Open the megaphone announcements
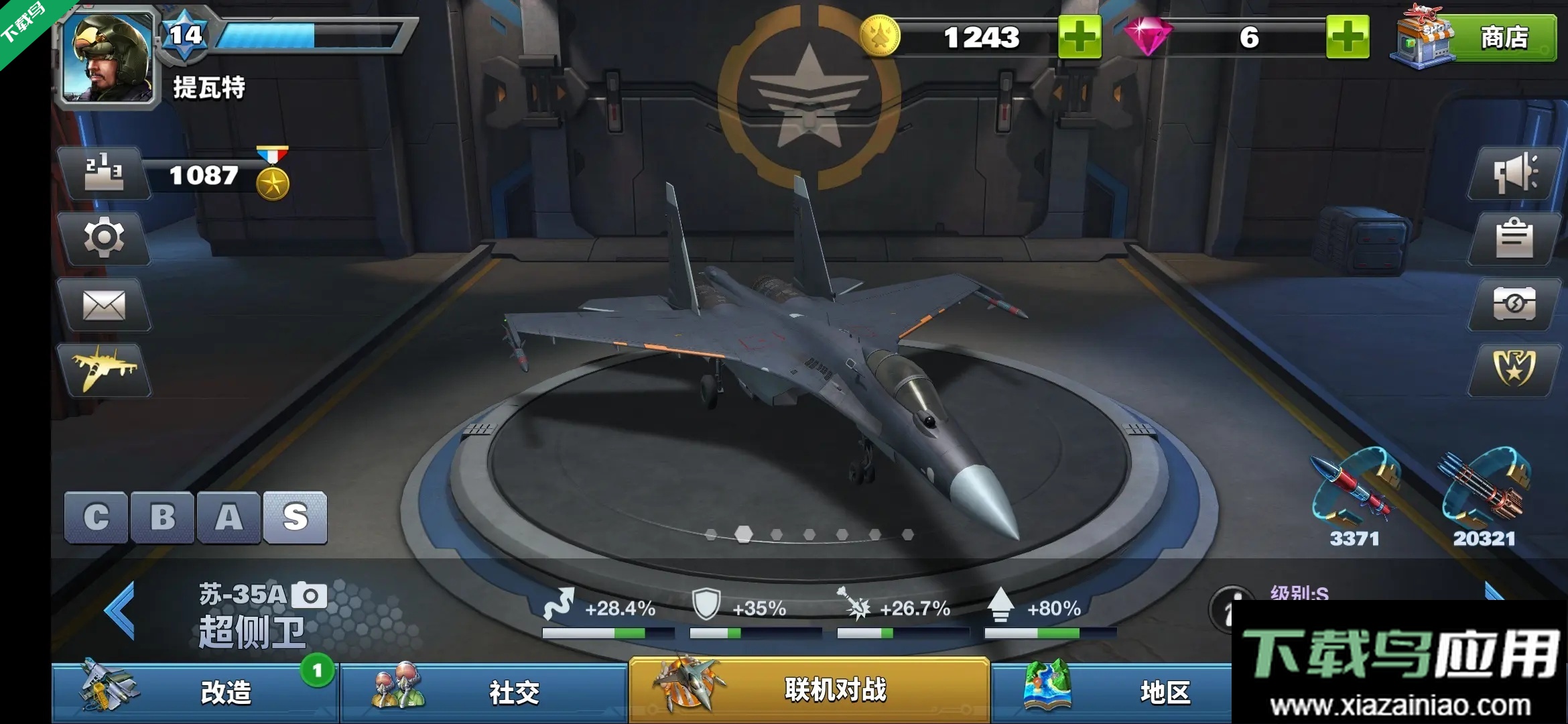Viewport: 1568px width, 724px height. pyautogui.click(x=1513, y=174)
